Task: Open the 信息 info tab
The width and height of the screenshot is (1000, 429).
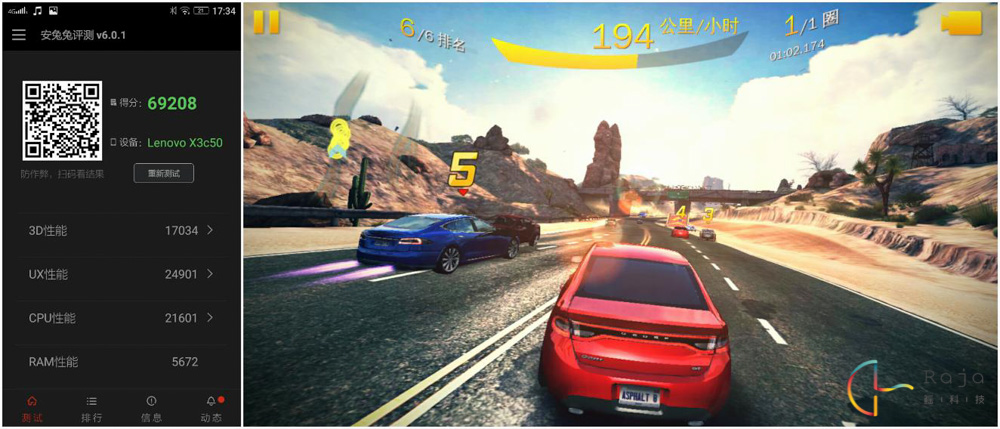Action: click(x=151, y=408)
